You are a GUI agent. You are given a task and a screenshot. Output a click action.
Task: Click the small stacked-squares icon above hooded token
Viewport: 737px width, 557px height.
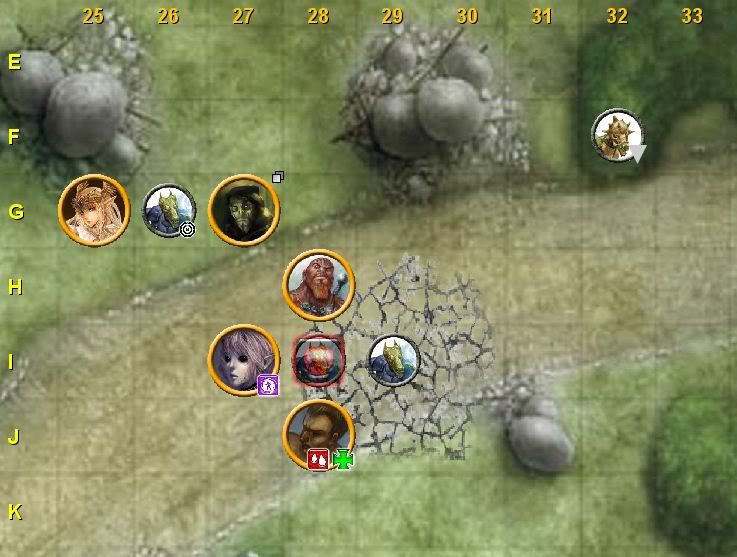278,177
